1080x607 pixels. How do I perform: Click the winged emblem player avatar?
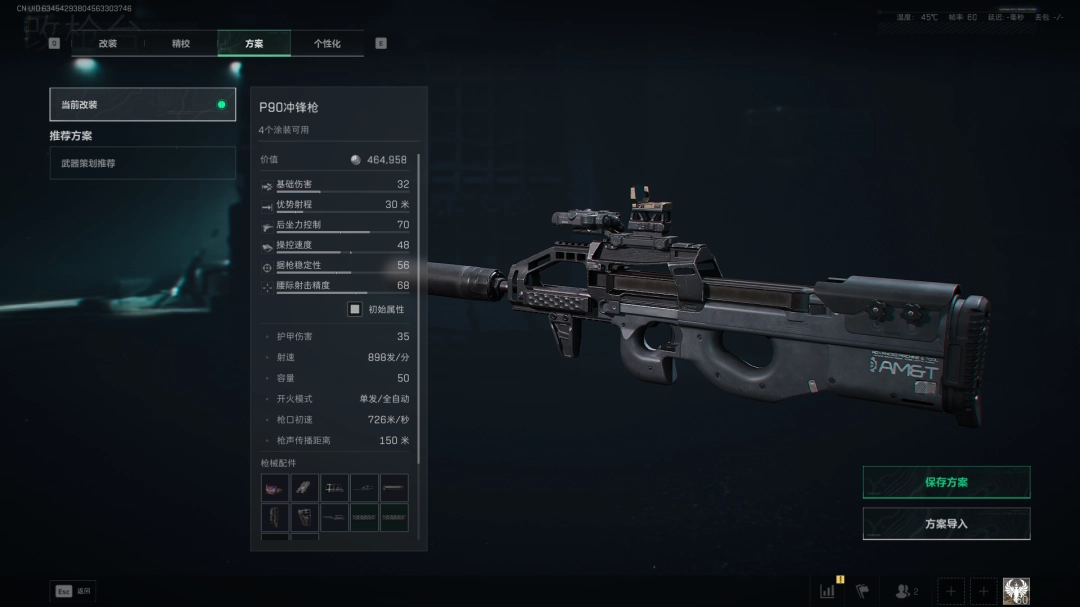pos(1016,591)
